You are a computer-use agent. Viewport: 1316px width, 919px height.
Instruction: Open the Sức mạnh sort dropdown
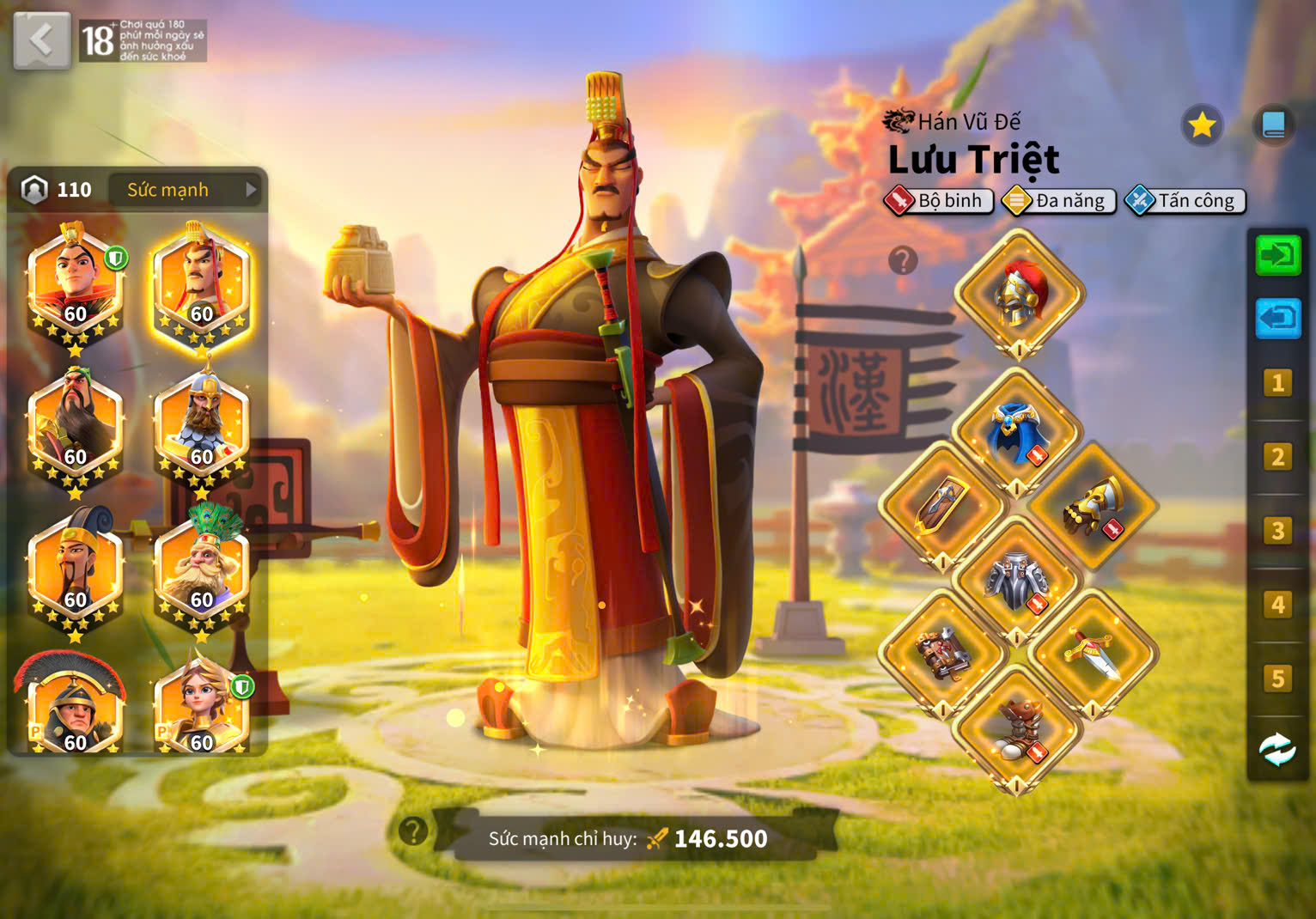coord(186,190)
